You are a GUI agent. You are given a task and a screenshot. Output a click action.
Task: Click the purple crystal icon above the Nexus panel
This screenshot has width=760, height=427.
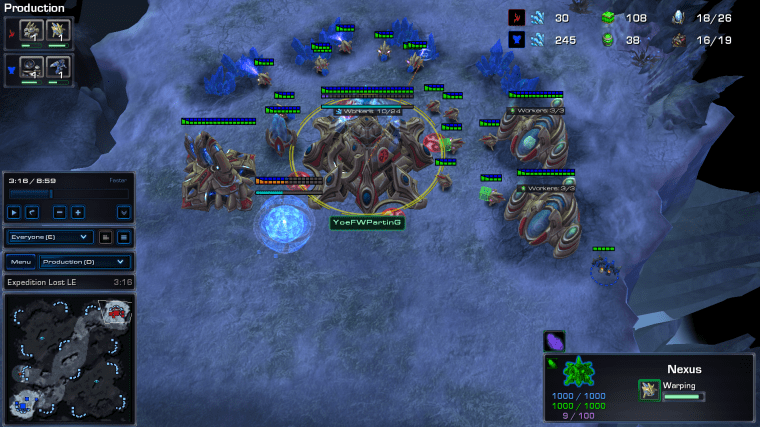[554, 341]
